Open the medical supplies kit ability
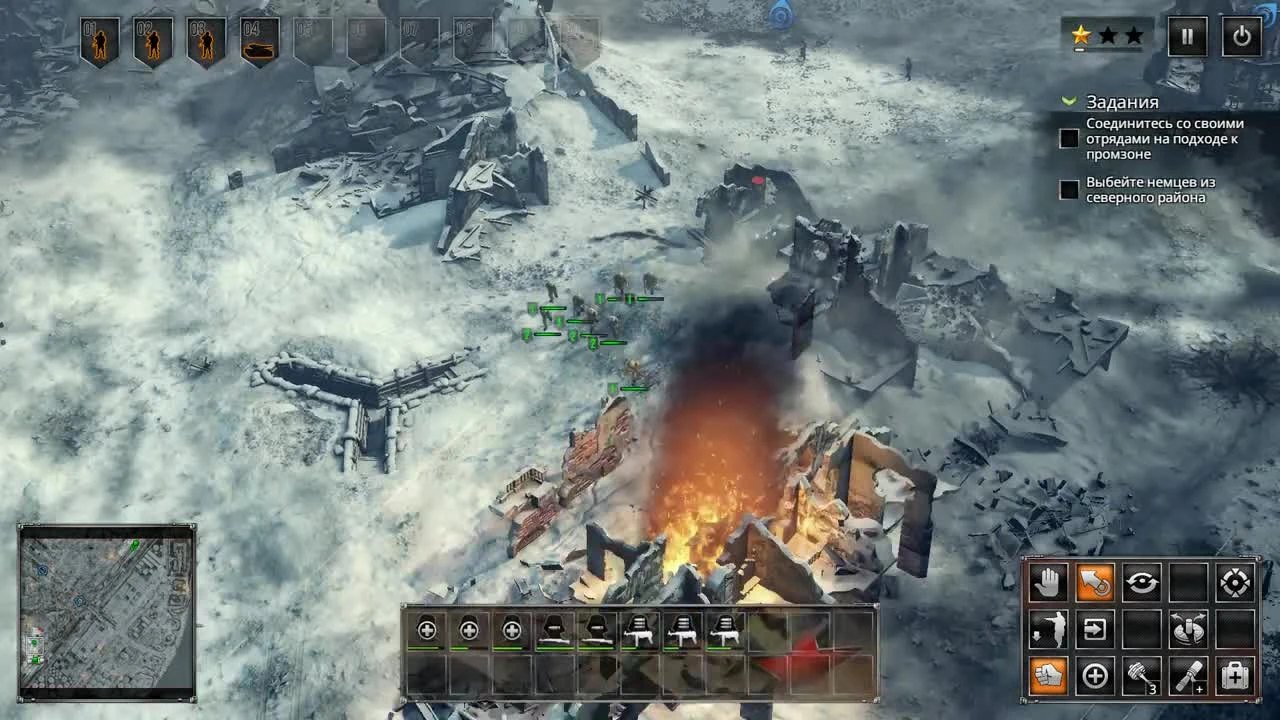This screenshot has height=720, width=1280. tap(1237, 676)
